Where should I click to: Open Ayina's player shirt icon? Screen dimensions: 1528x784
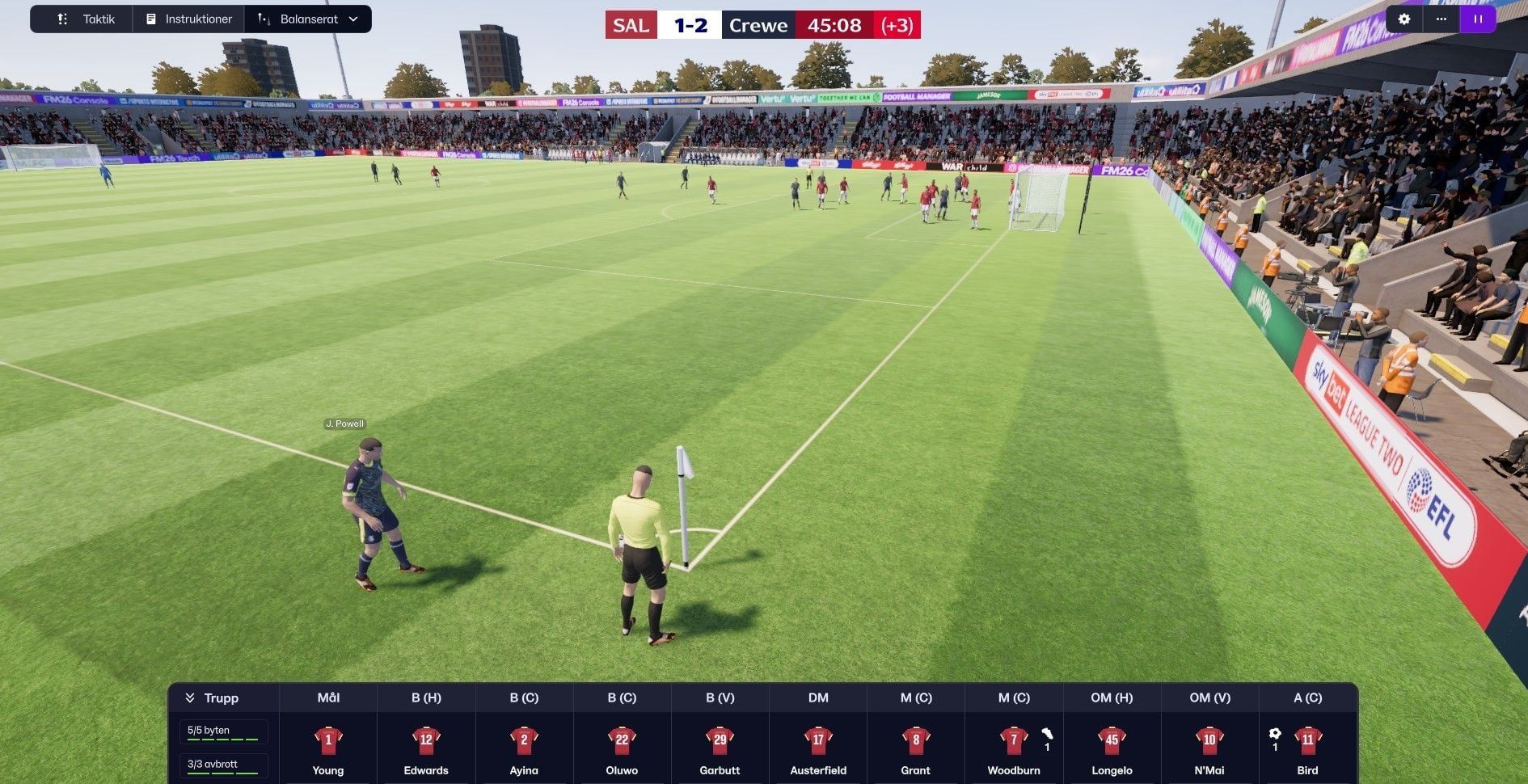click(x=523, y=740)
